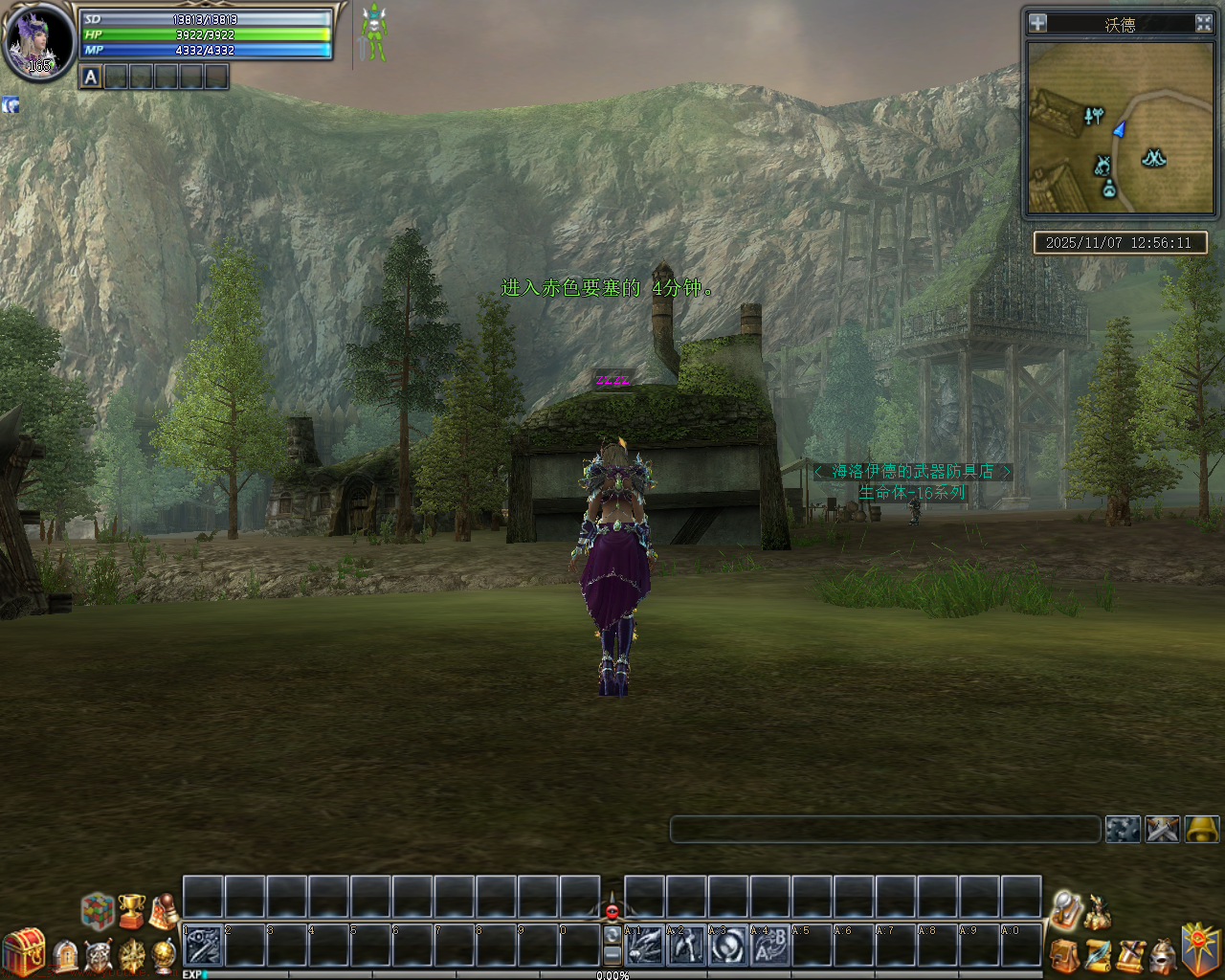1225x980 pixels.
Task: Activate the skill in slot A:2
Action: click(686, 947)
